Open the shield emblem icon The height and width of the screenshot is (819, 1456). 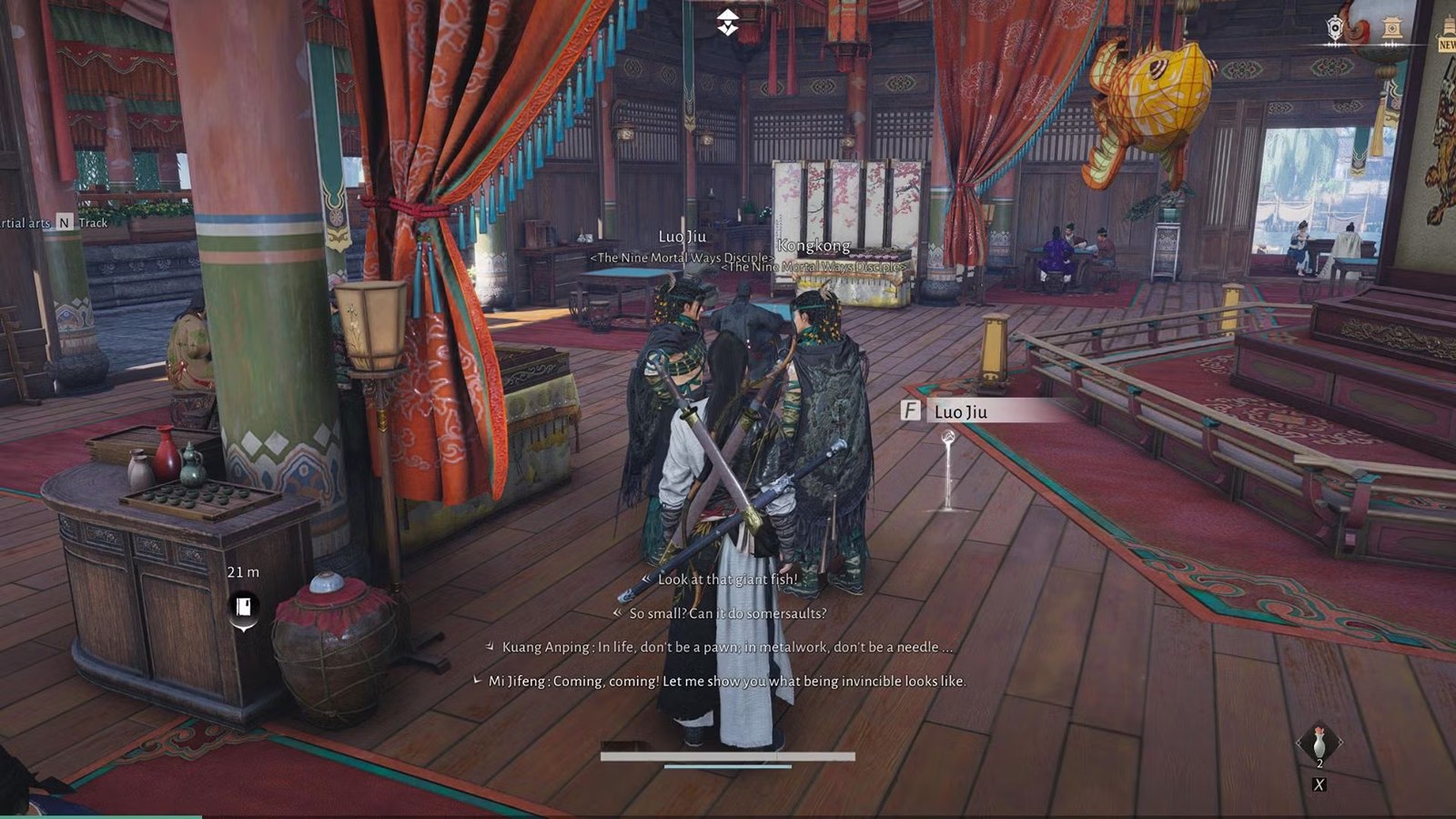[1335, 28]
